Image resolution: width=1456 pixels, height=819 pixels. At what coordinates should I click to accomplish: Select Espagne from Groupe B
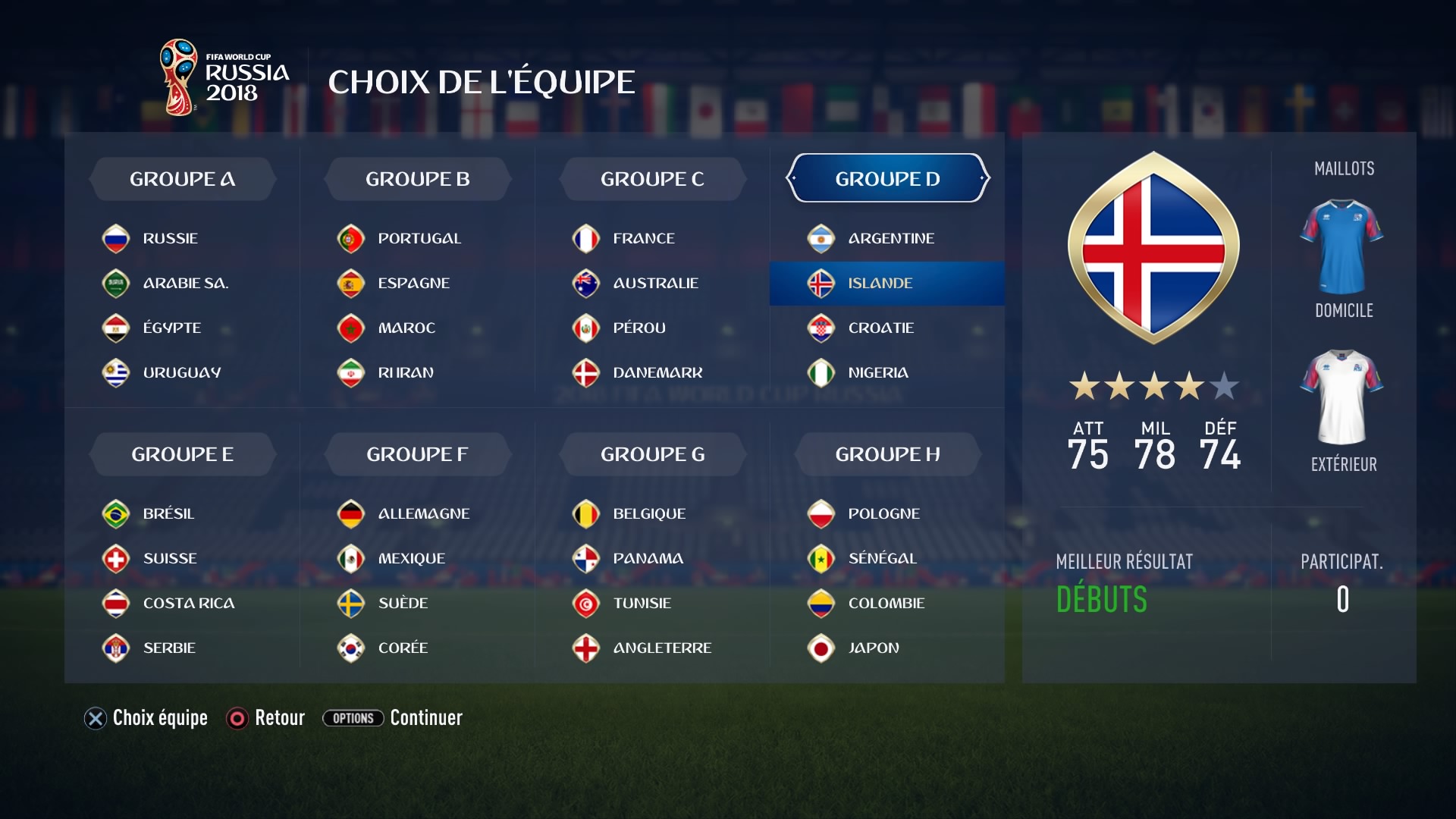point(413,283)
